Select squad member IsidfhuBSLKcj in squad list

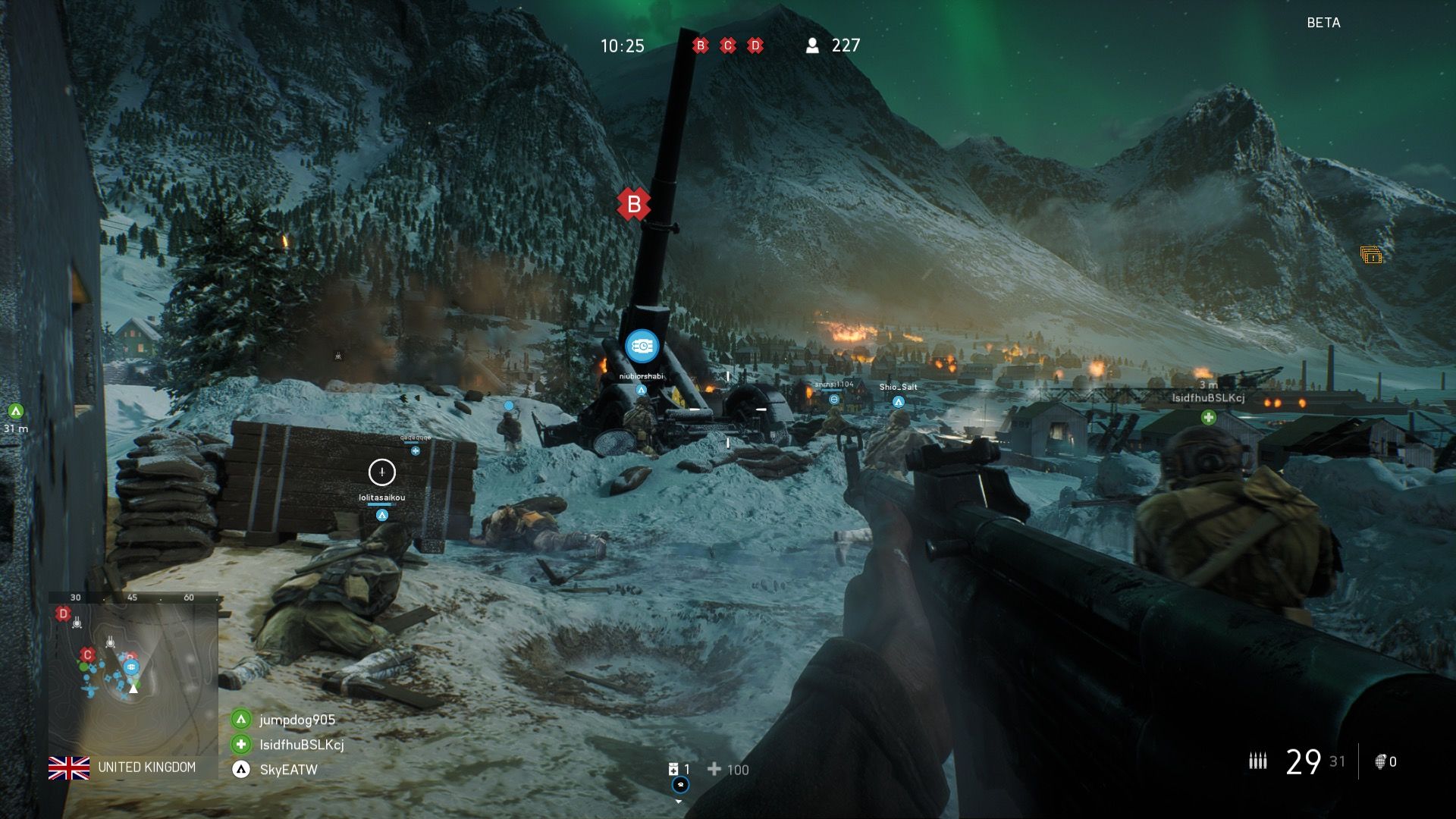click(301, 745)
